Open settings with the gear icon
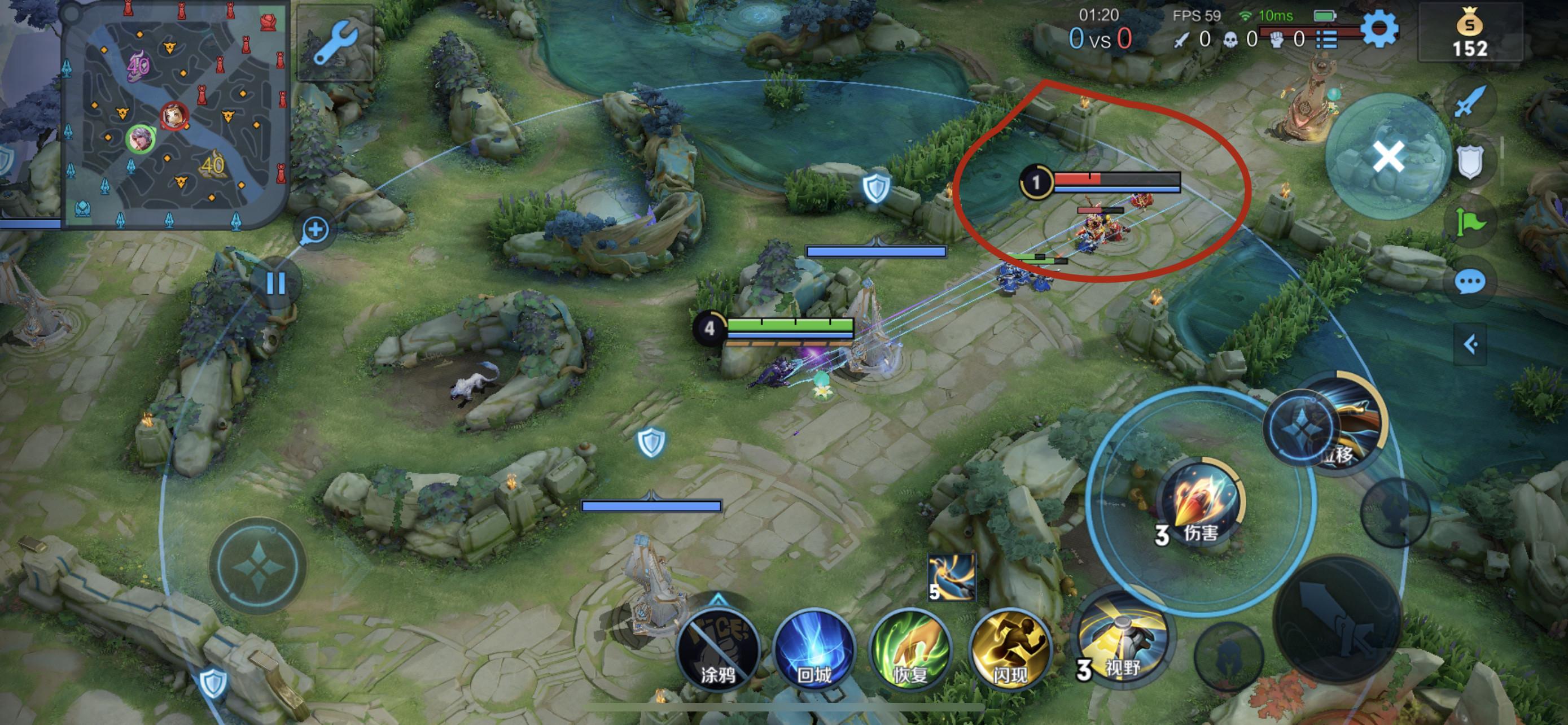This screenshot has width=1568, height=725. click(1379, 29)
